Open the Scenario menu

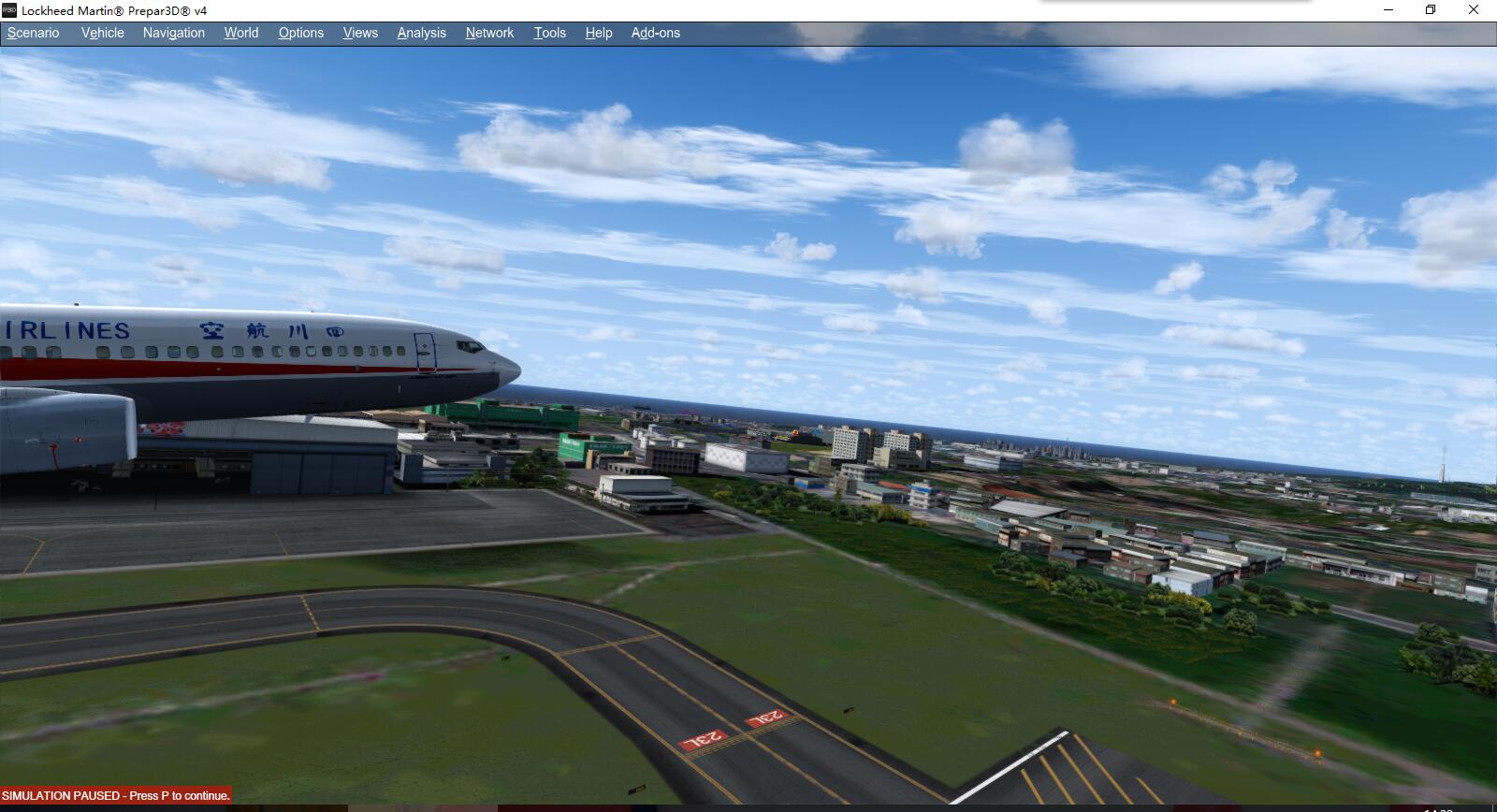(x=33, y=33)
